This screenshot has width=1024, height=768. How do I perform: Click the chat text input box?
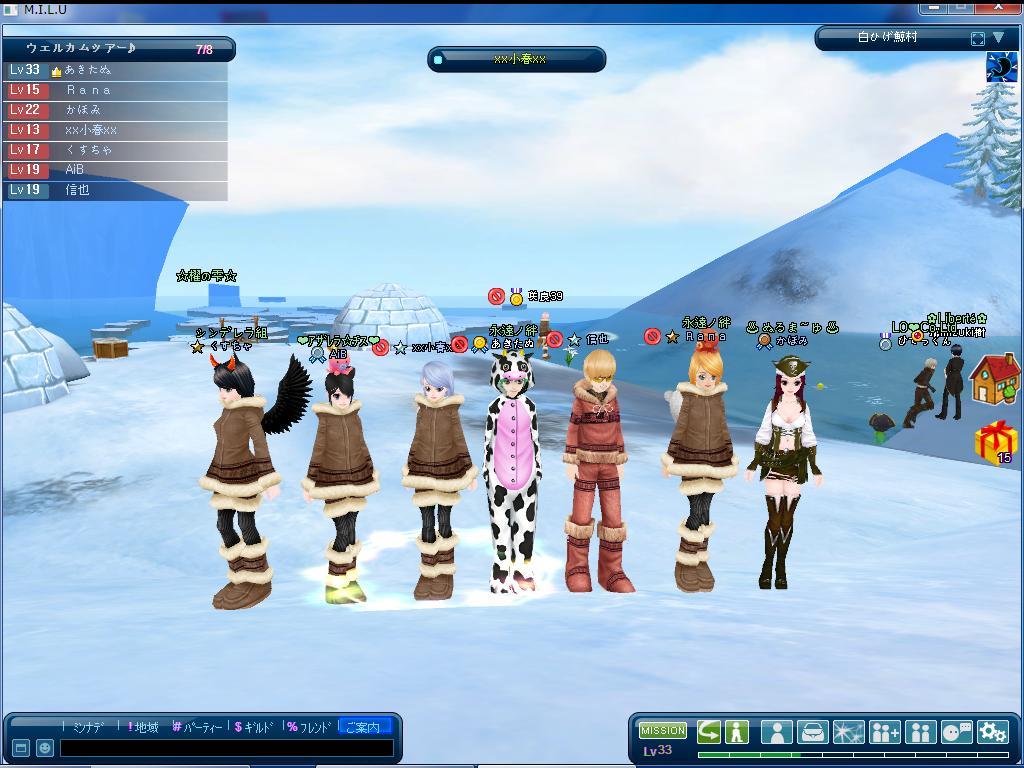coord(225,748)
